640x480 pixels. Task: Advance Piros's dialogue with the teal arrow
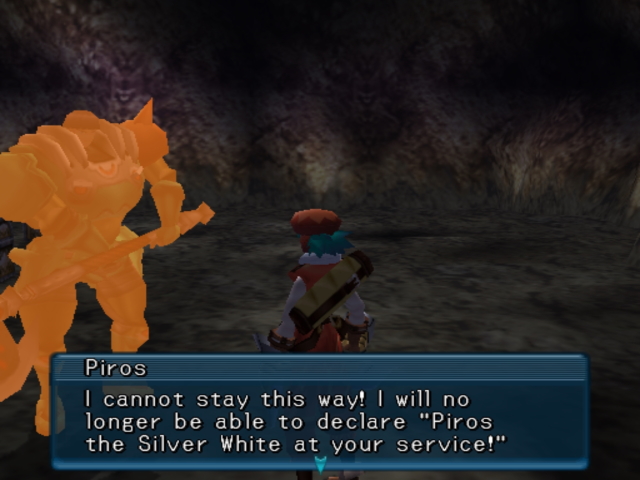coord(320,464)
